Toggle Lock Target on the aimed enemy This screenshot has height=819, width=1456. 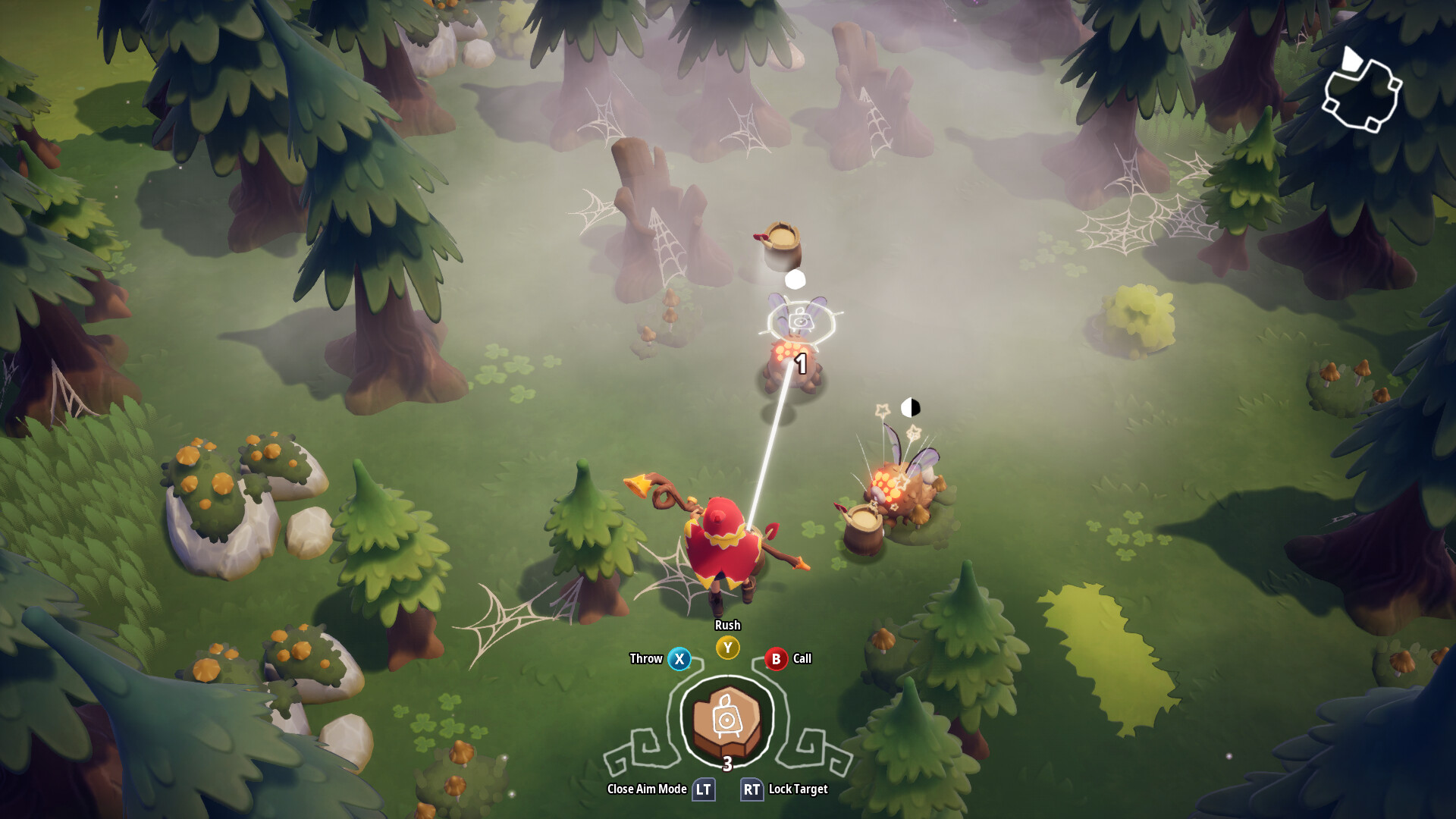coord(752,789)
